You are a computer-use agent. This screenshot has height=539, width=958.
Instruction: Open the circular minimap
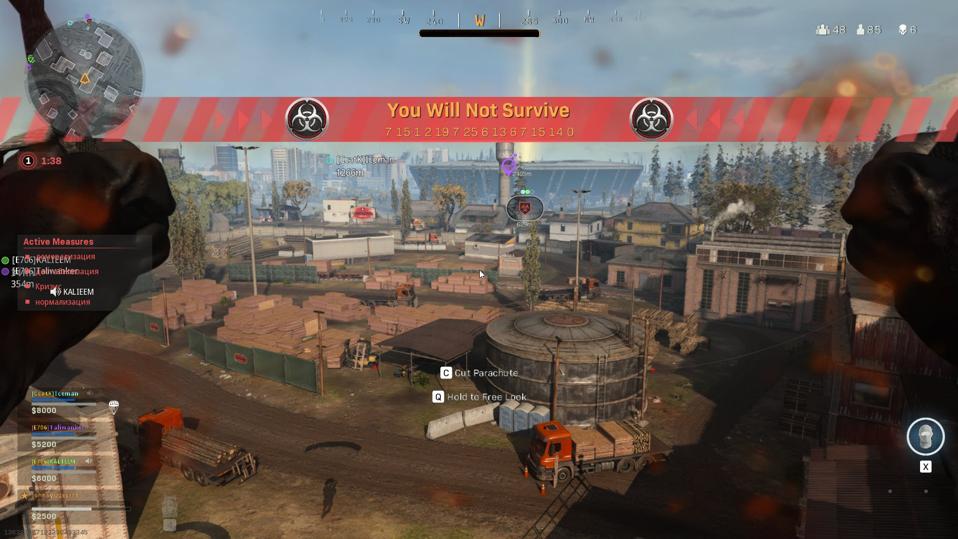(83, 75)
